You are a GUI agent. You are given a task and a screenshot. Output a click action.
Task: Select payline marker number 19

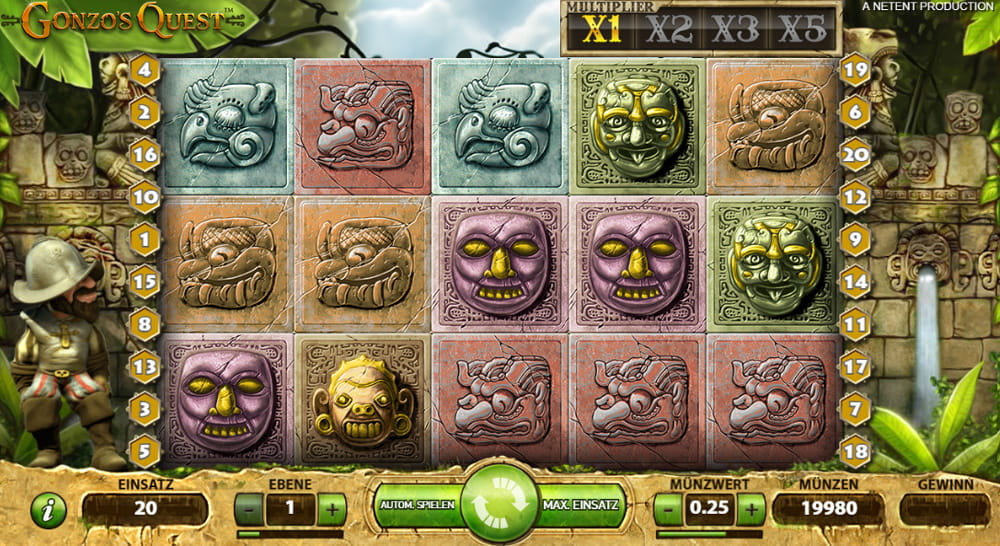click(x=854, y=70)
